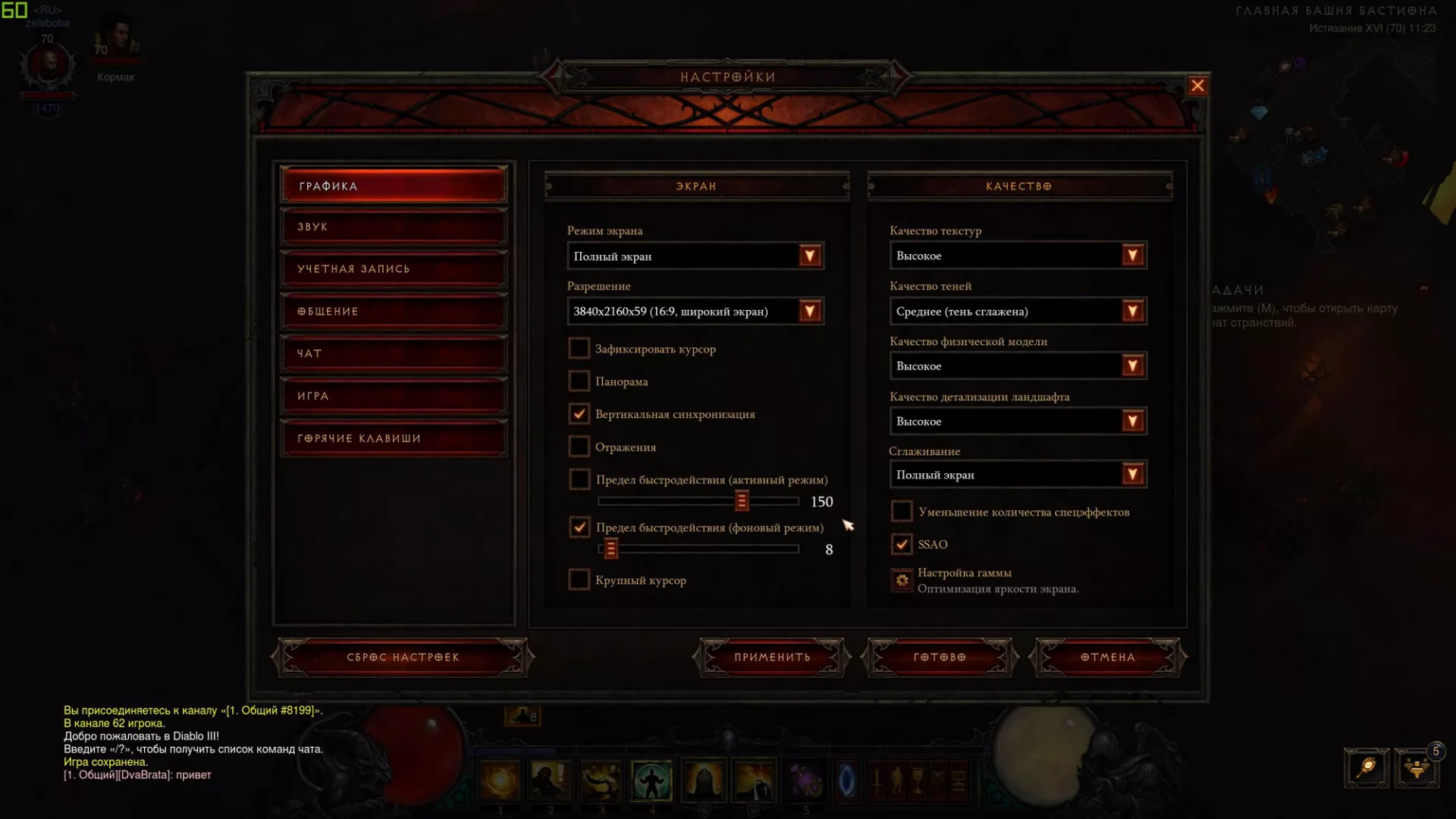Screen dimensions: 1456x819
Task: Expand the Сглаживание dropdown
Action: click(1132, 475)
